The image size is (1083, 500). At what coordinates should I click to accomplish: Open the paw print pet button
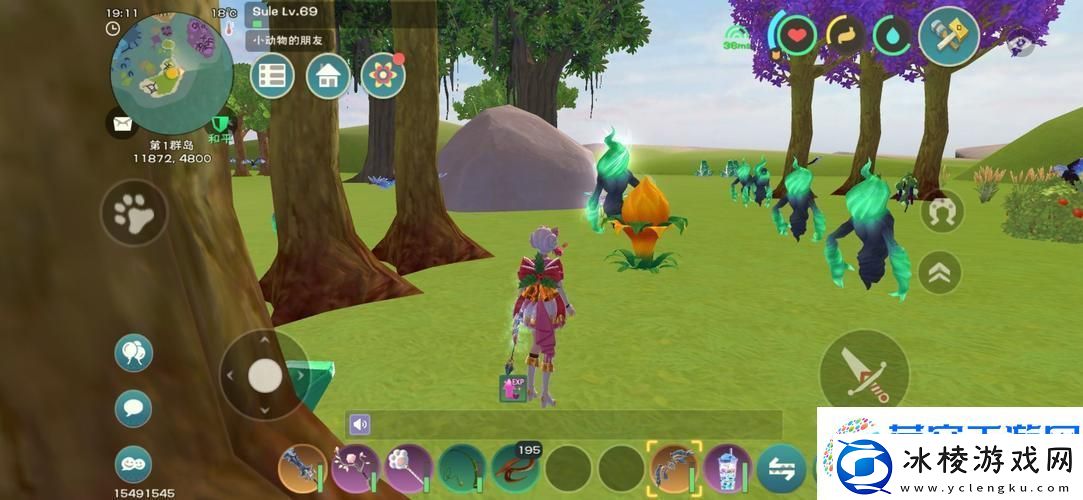[133, 212]
